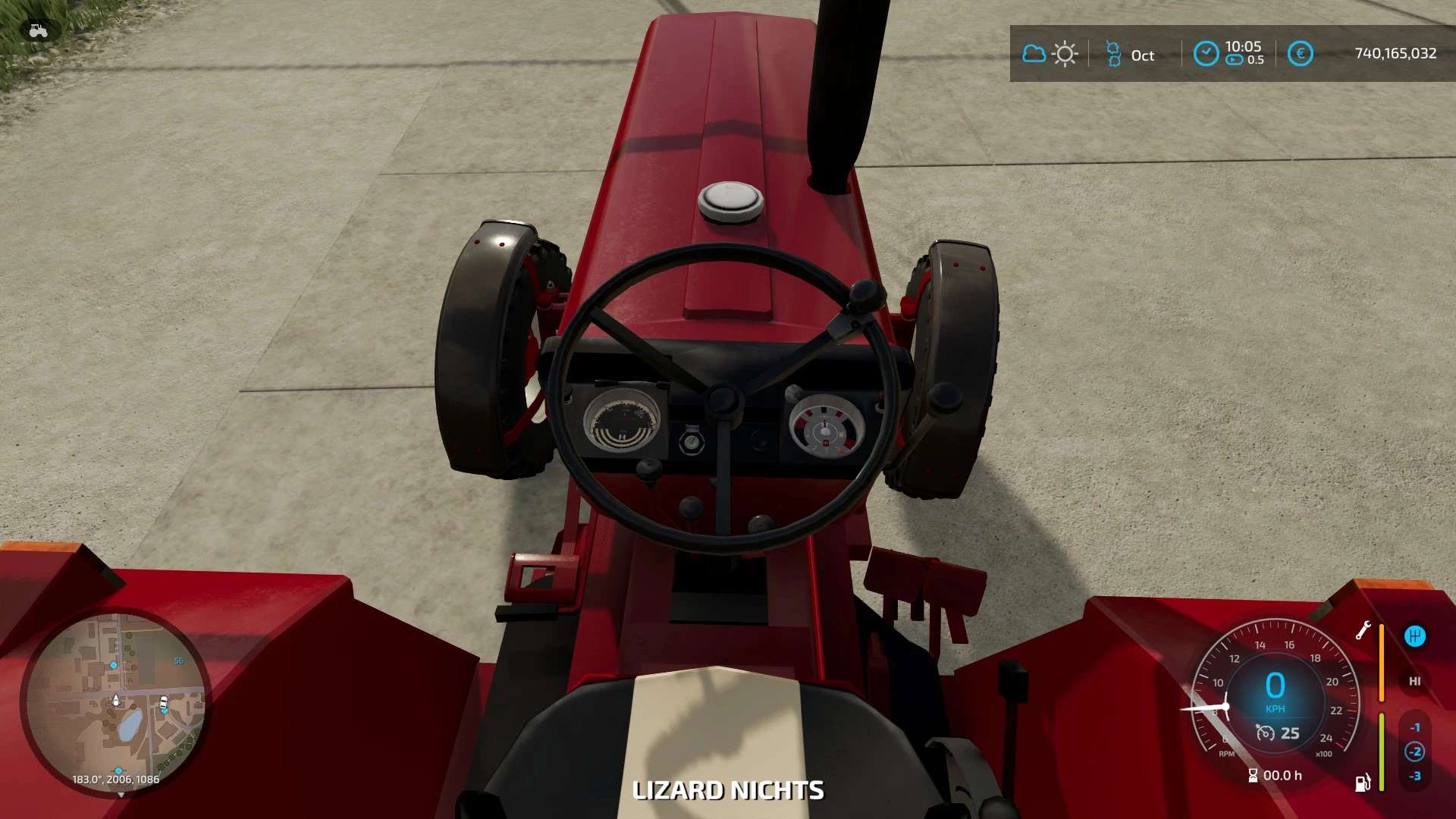Open the euro money balance icon
The image size is (1456, 819).
click(1300, 53)
